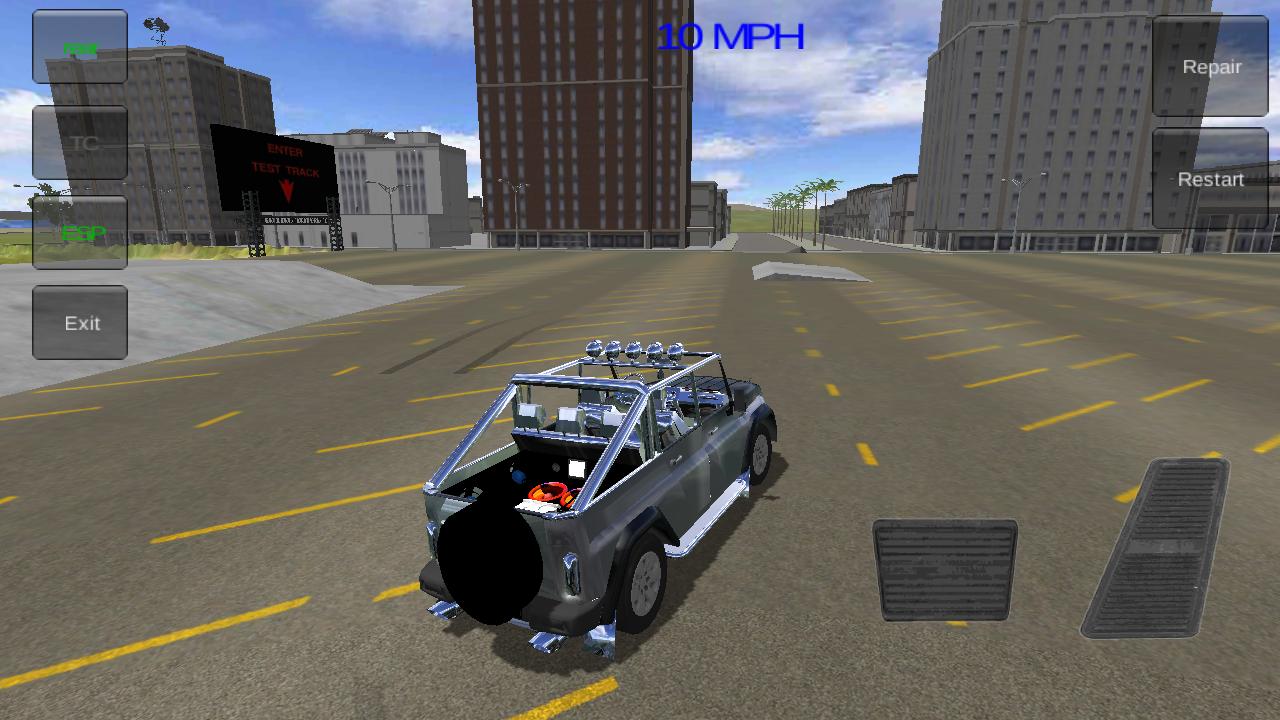Enable TC traction control
Viewport: 1280px width, 720px height.
click(79, 142)
